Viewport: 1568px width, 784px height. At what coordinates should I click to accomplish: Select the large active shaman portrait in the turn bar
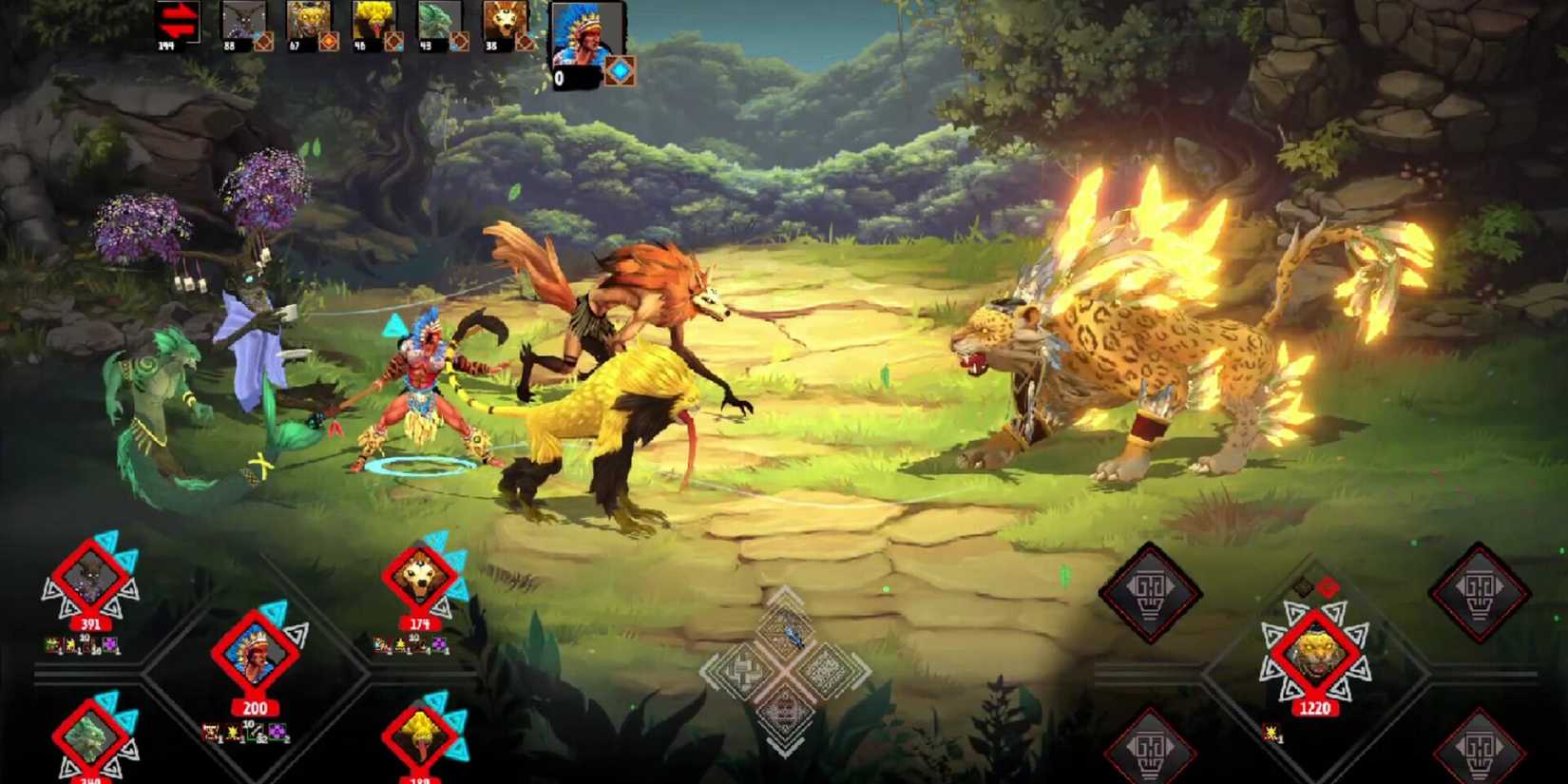[584, 40]
